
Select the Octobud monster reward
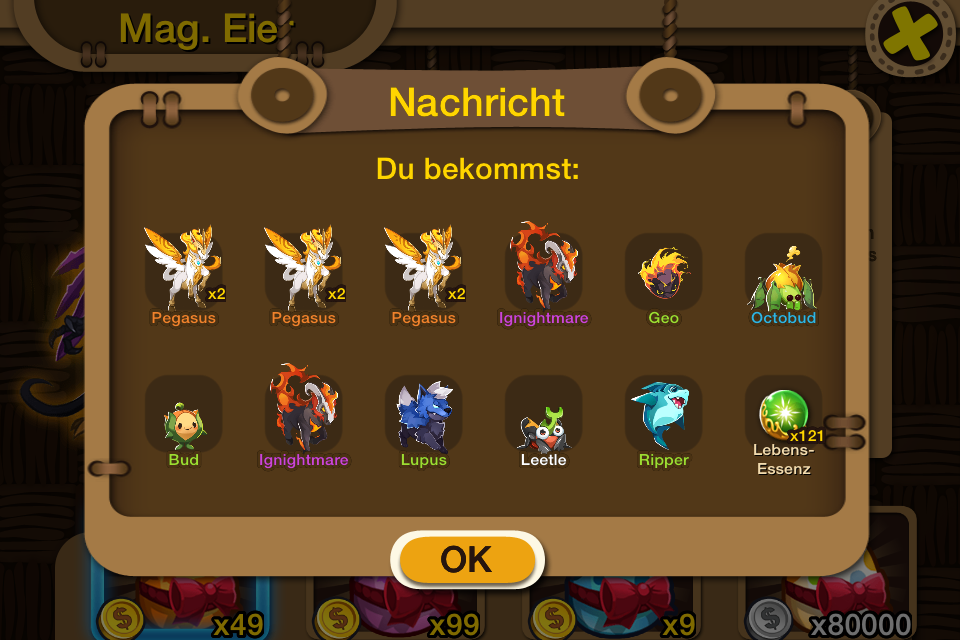783,273
